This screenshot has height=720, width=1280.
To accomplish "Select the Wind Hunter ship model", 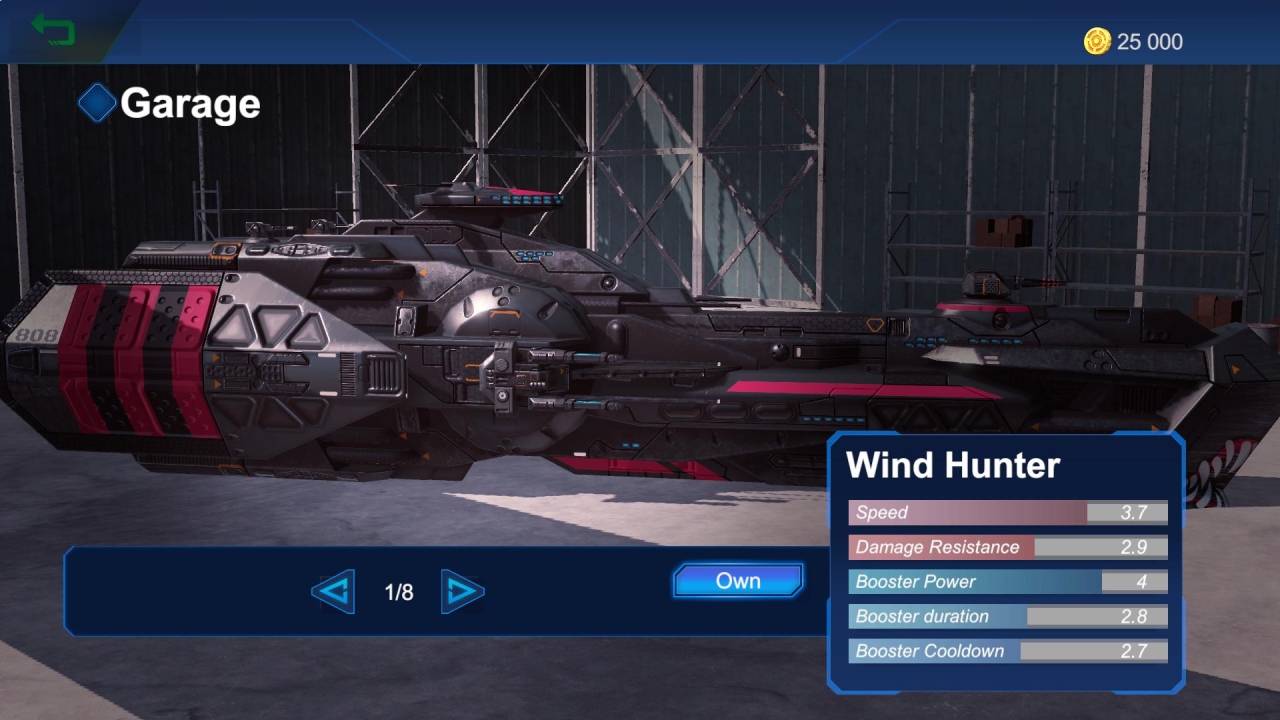I will pyautogui.click(x=500, y=330).
